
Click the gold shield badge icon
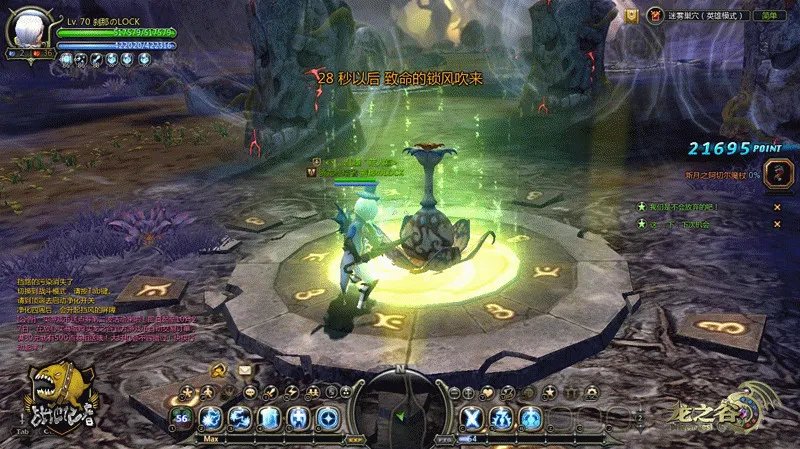click(631, 16)
